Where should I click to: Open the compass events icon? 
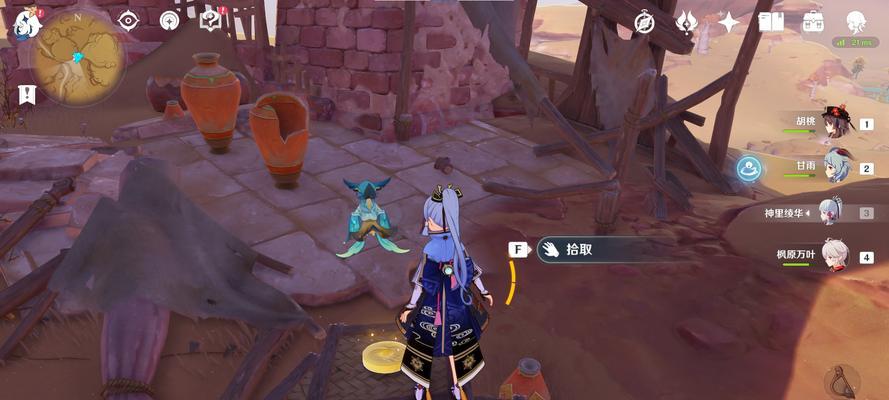click(645, 22)
